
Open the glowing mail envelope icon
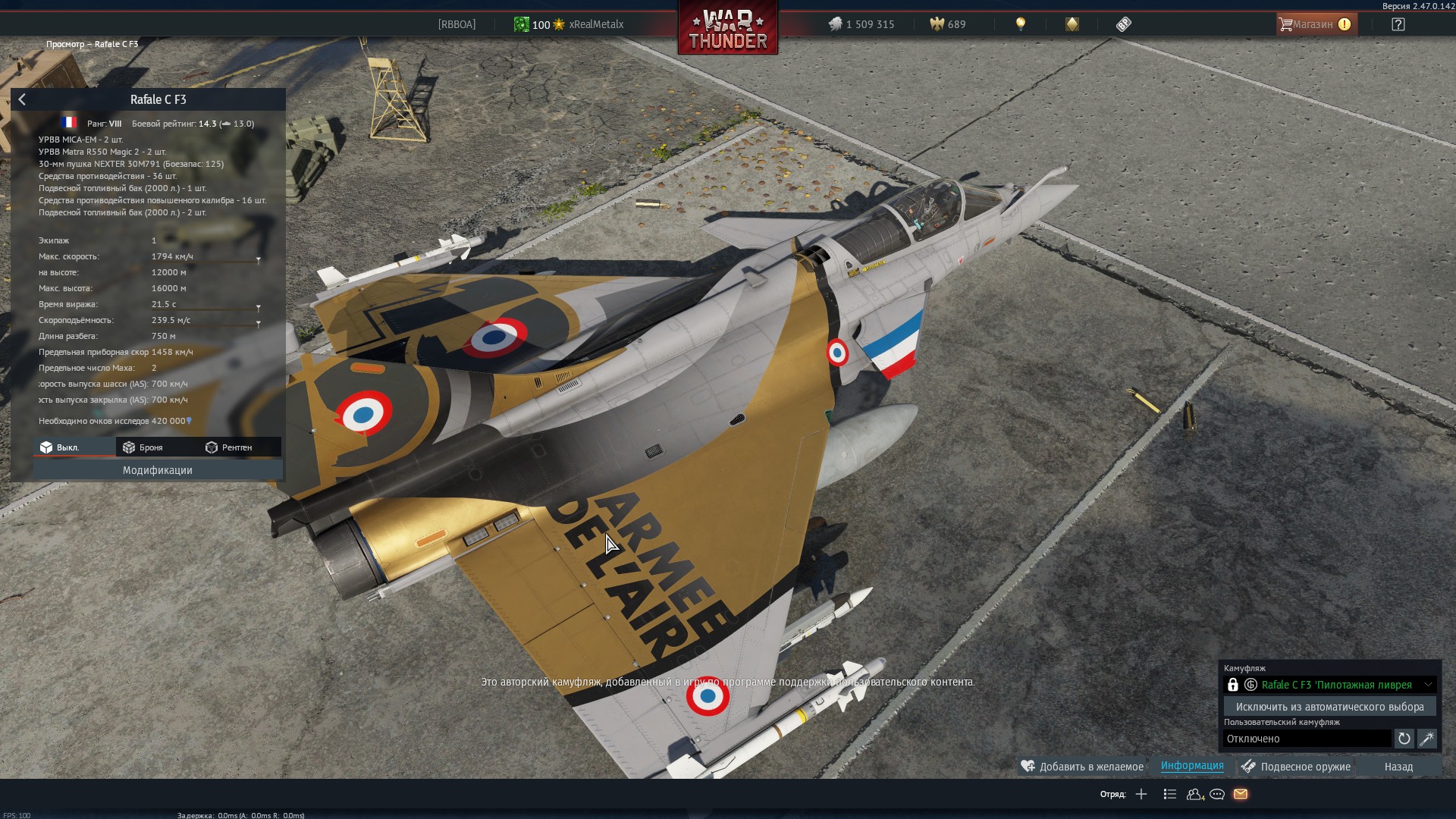1241,794
